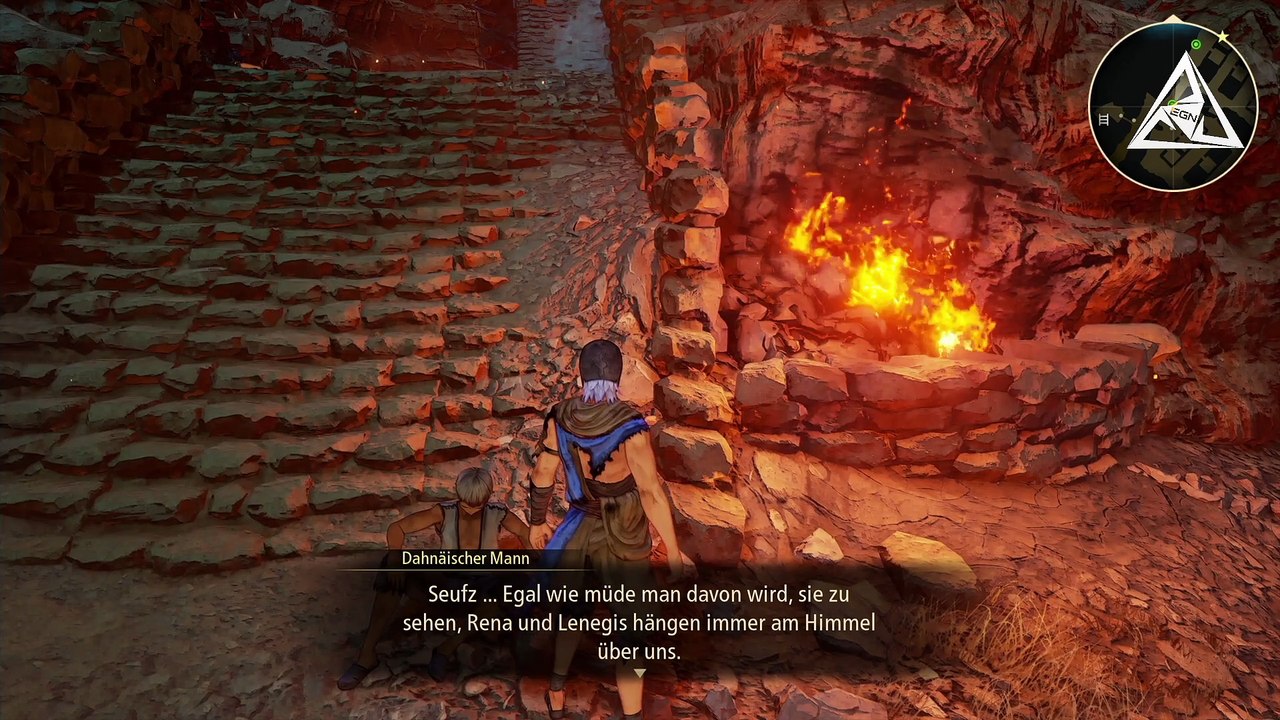Open the circular minimap
This screenshot has height=720, width=1280.
[1172, 107]
